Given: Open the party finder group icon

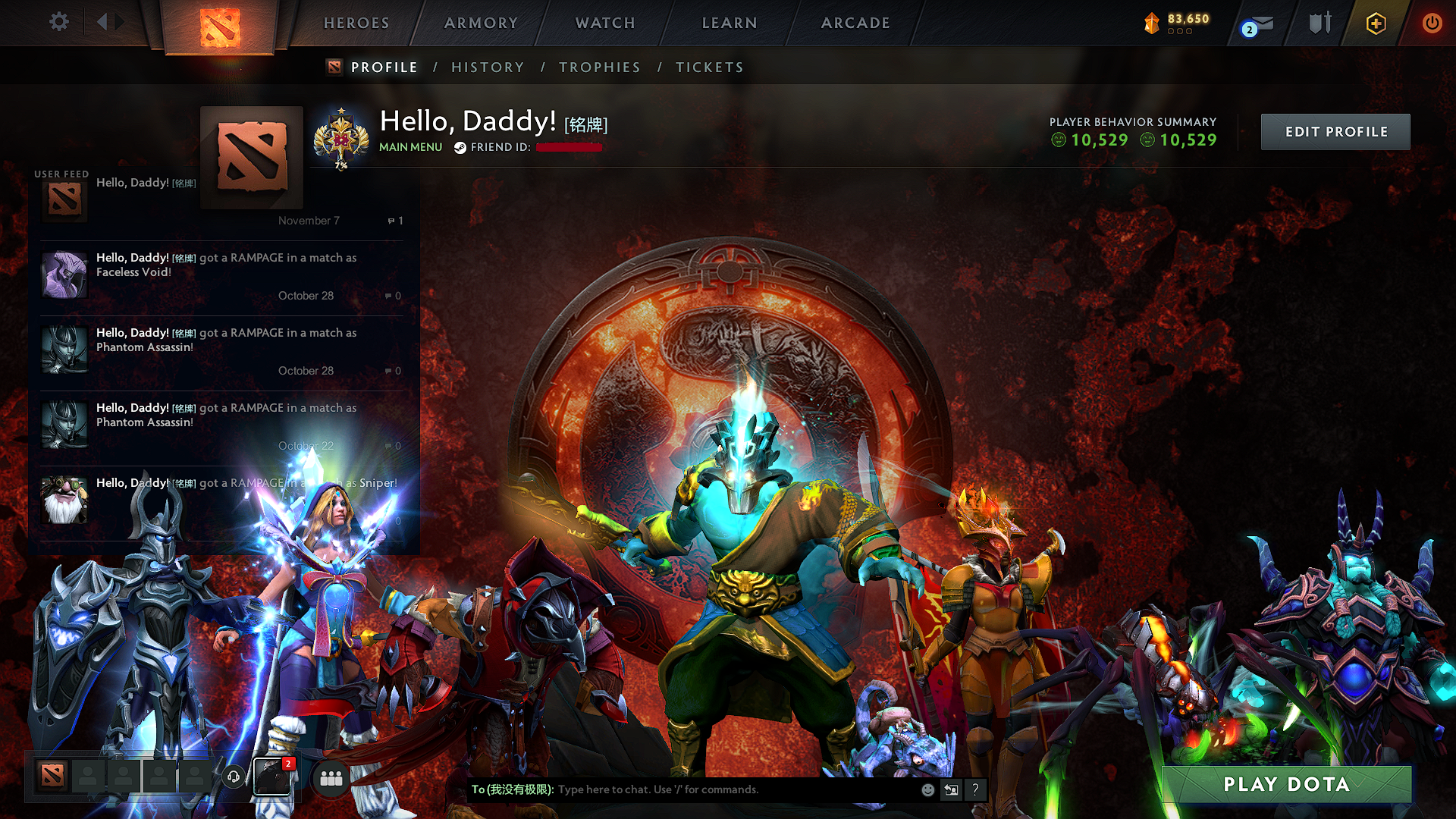Looking at the screenshot, I should 331,777.
